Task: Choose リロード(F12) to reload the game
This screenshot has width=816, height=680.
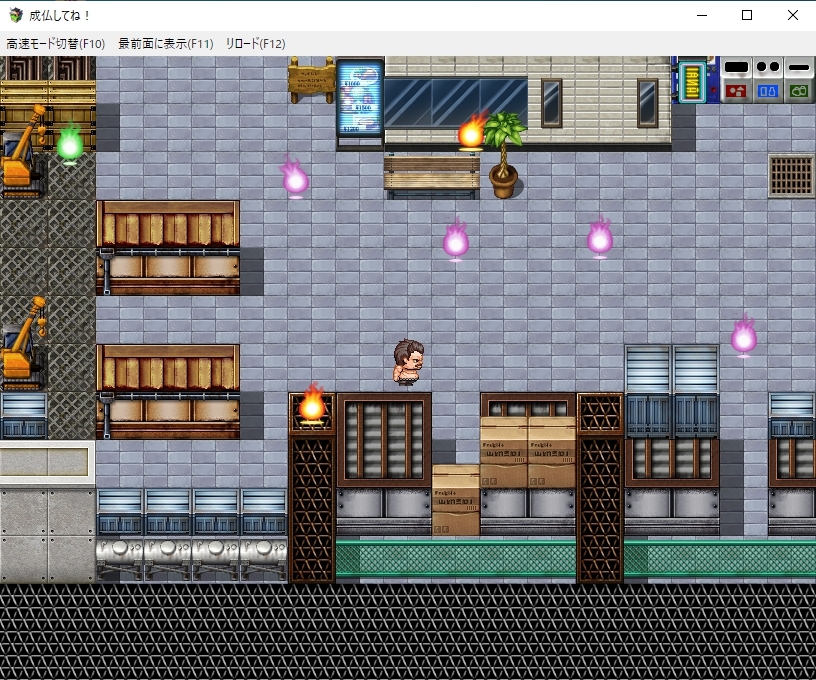Action: tap(255, 44)
